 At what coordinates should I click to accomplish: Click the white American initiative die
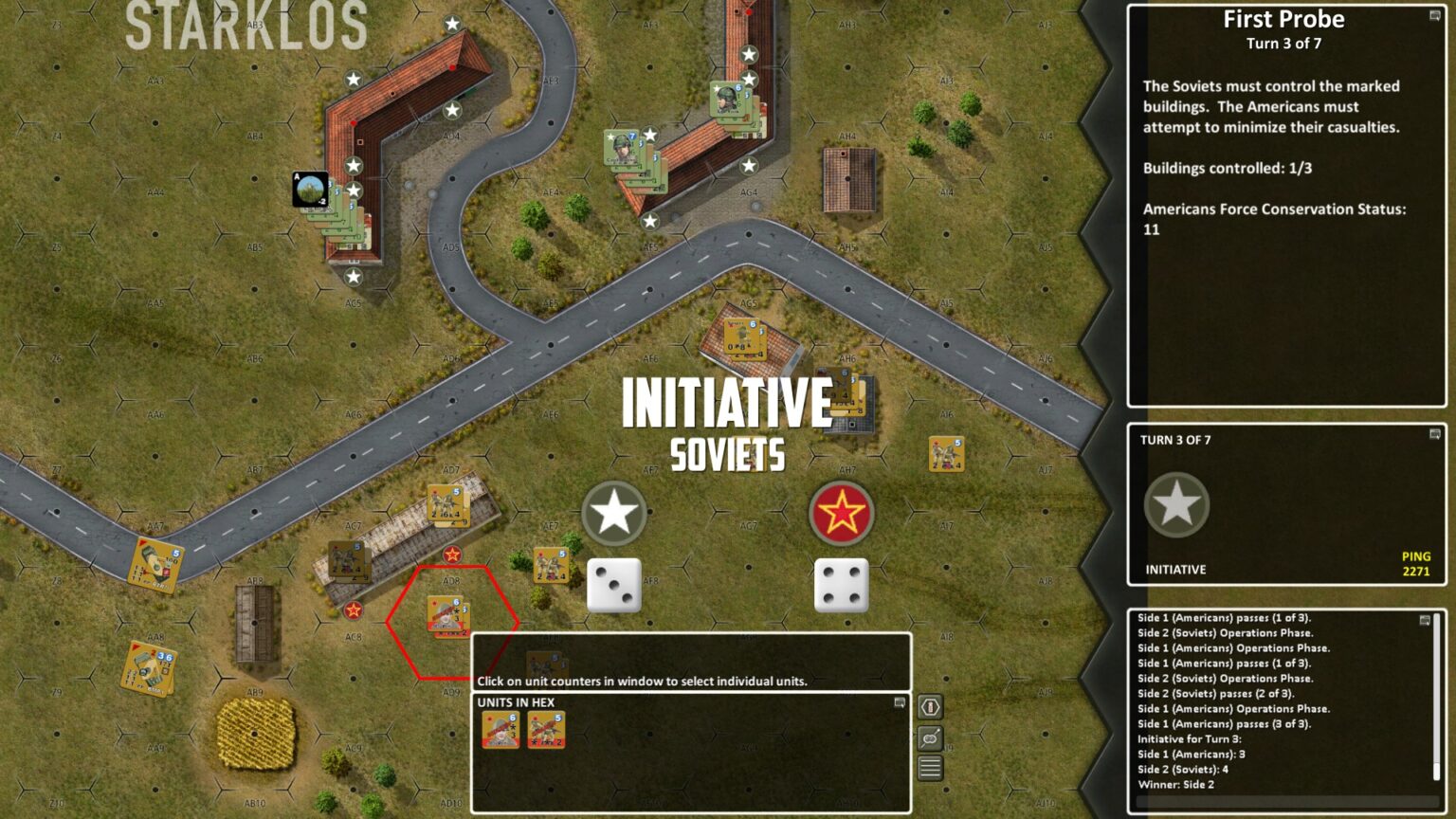coord(614,585)
